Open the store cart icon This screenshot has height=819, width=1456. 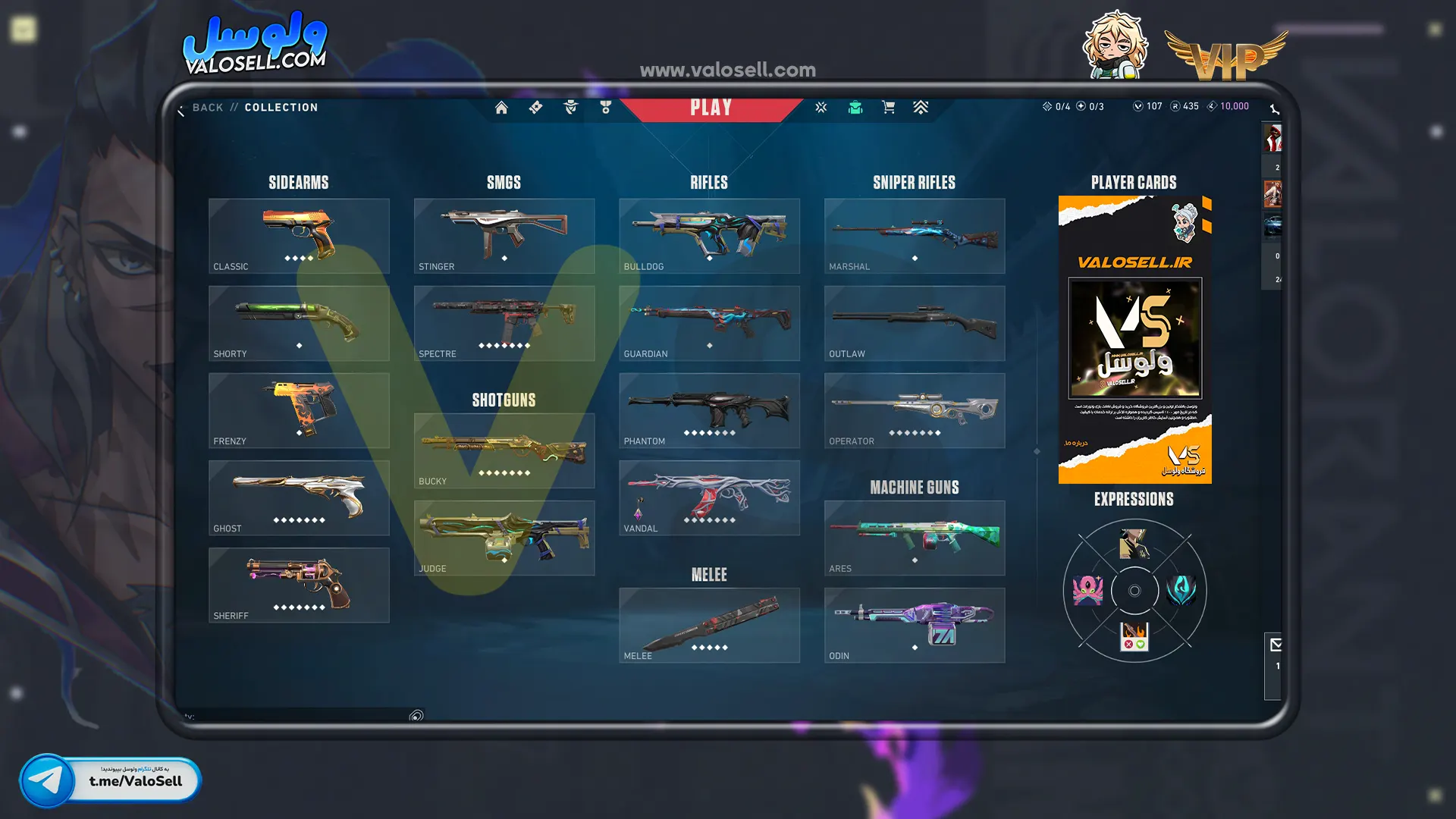[x=888, y=108]
